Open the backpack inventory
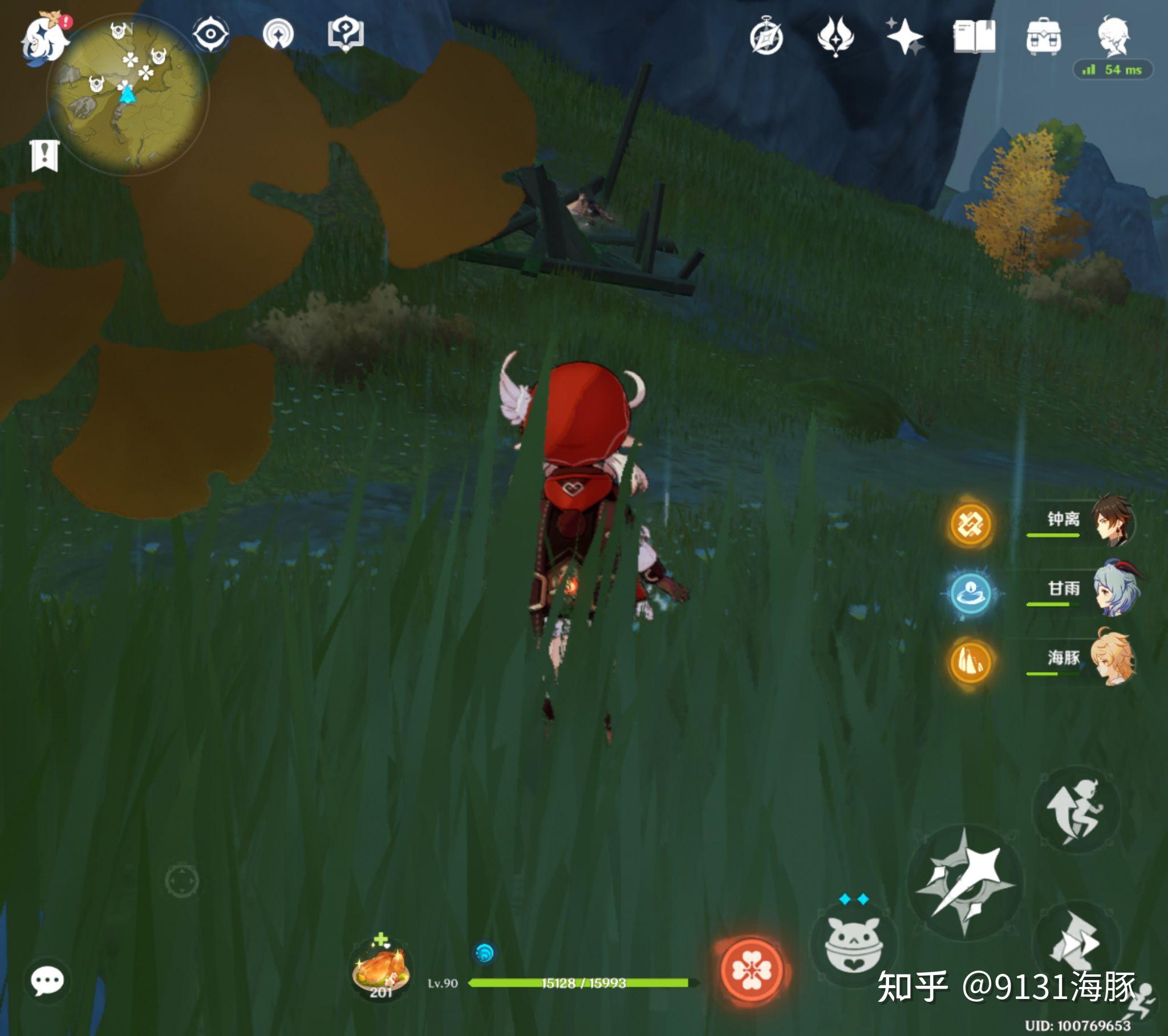The image size is (1168, 1036). point(1044,36)
